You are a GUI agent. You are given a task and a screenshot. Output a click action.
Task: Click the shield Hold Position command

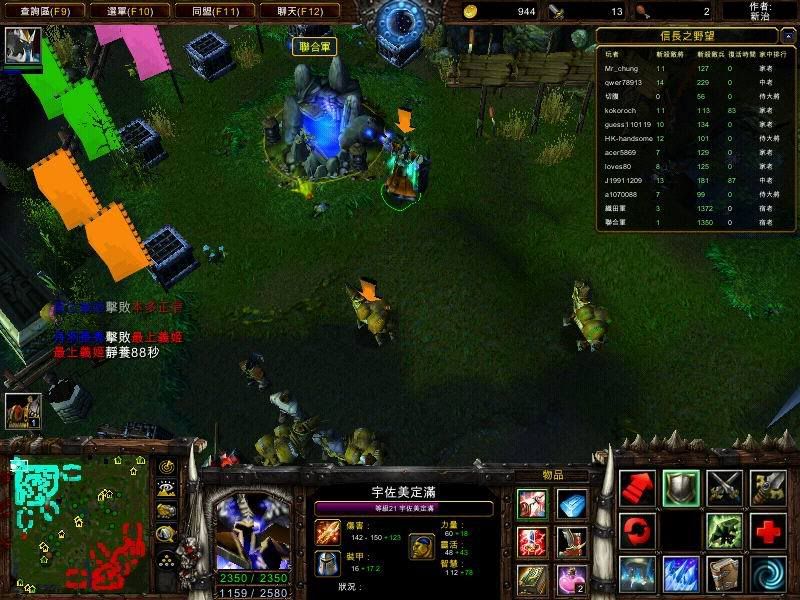tap(681, 487)
